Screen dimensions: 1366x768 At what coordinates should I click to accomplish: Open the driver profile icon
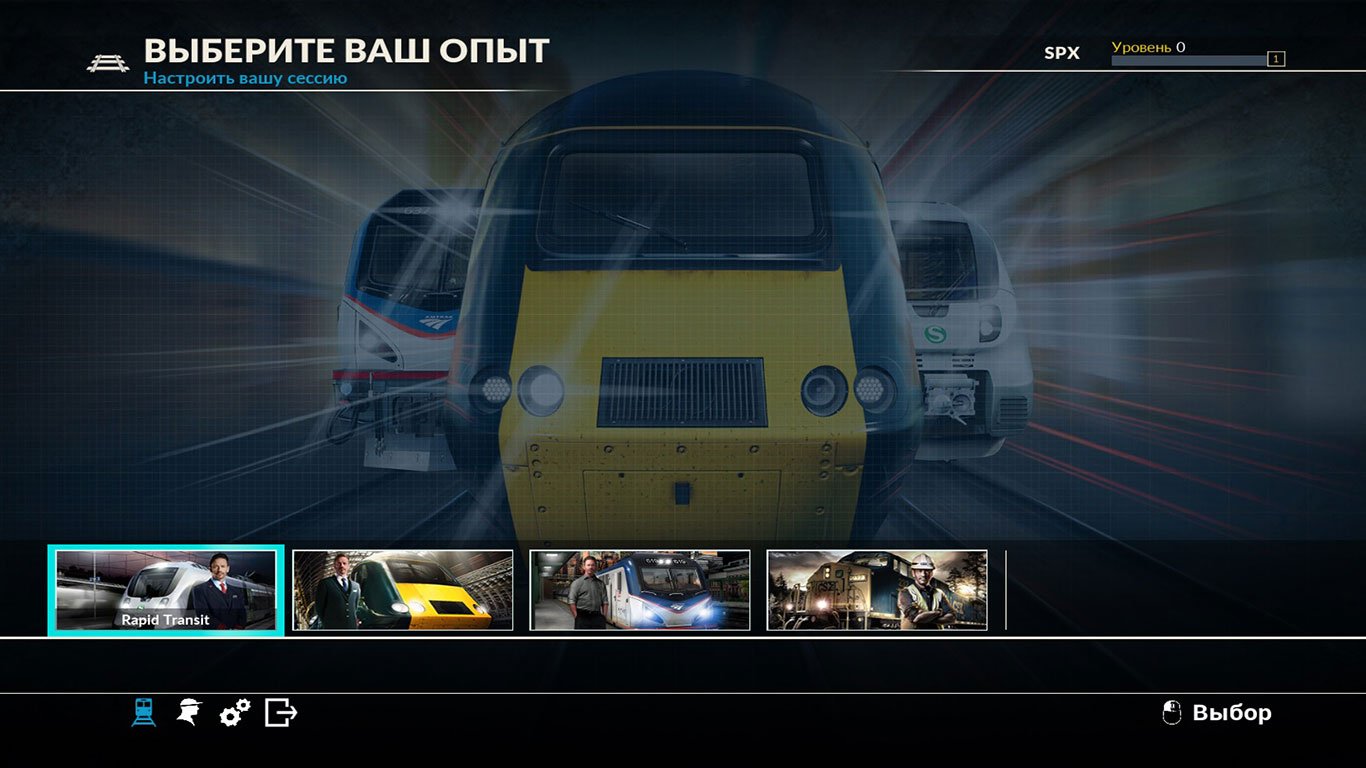[x=188, y=712]
